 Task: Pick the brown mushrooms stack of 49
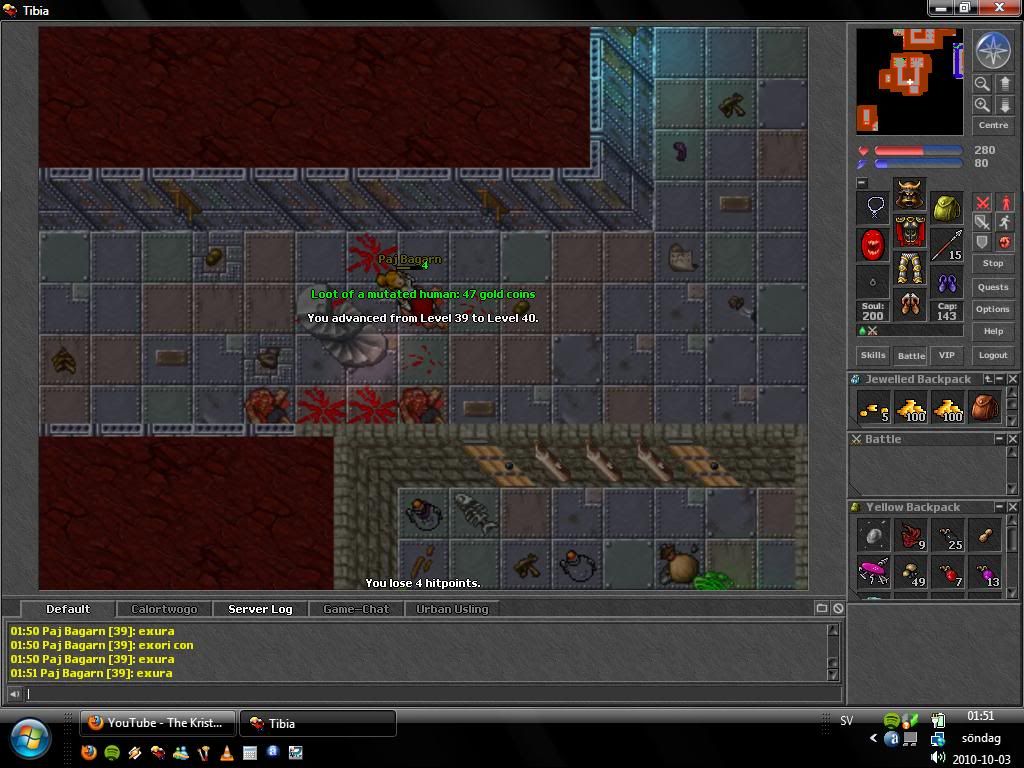(911, 573)
